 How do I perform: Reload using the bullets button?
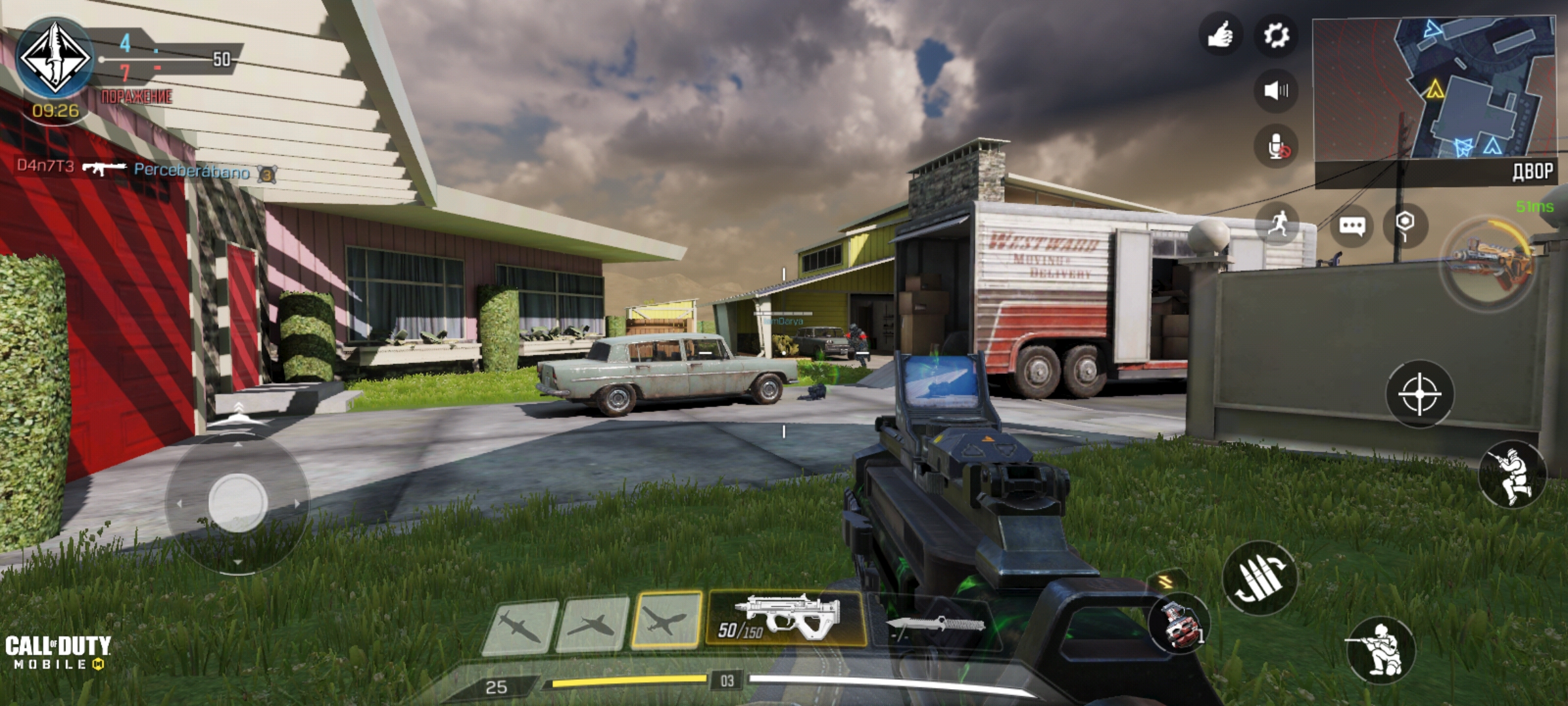click(x=1259, y=578)
